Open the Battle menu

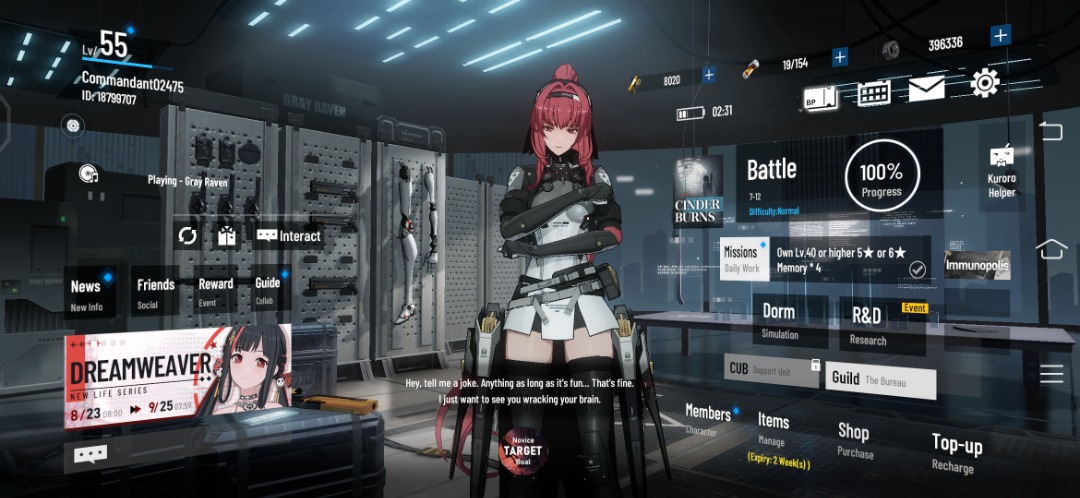(772, 177)
